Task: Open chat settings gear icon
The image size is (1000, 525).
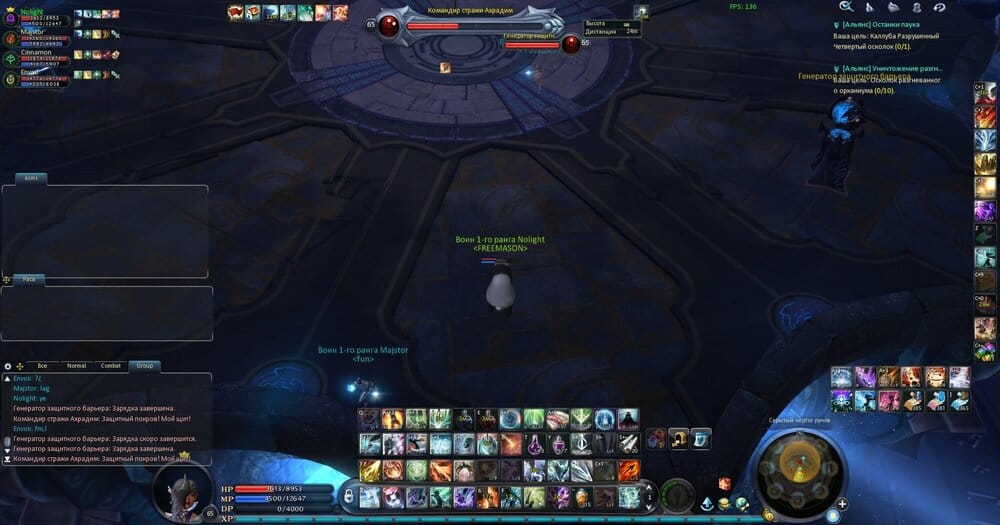Action: coord(8,367)
